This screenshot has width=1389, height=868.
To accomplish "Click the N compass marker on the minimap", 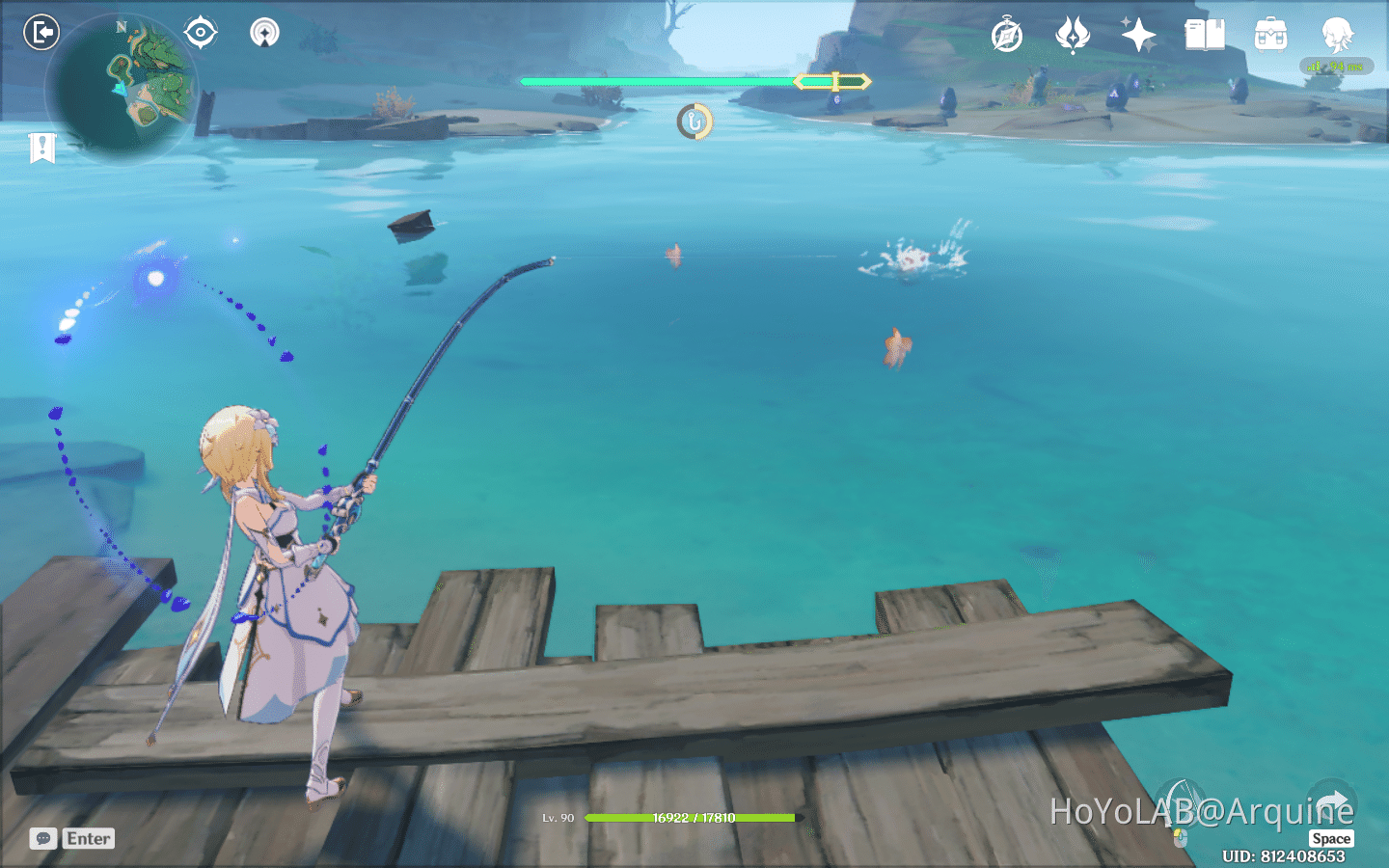I will [x=120, y=28].
